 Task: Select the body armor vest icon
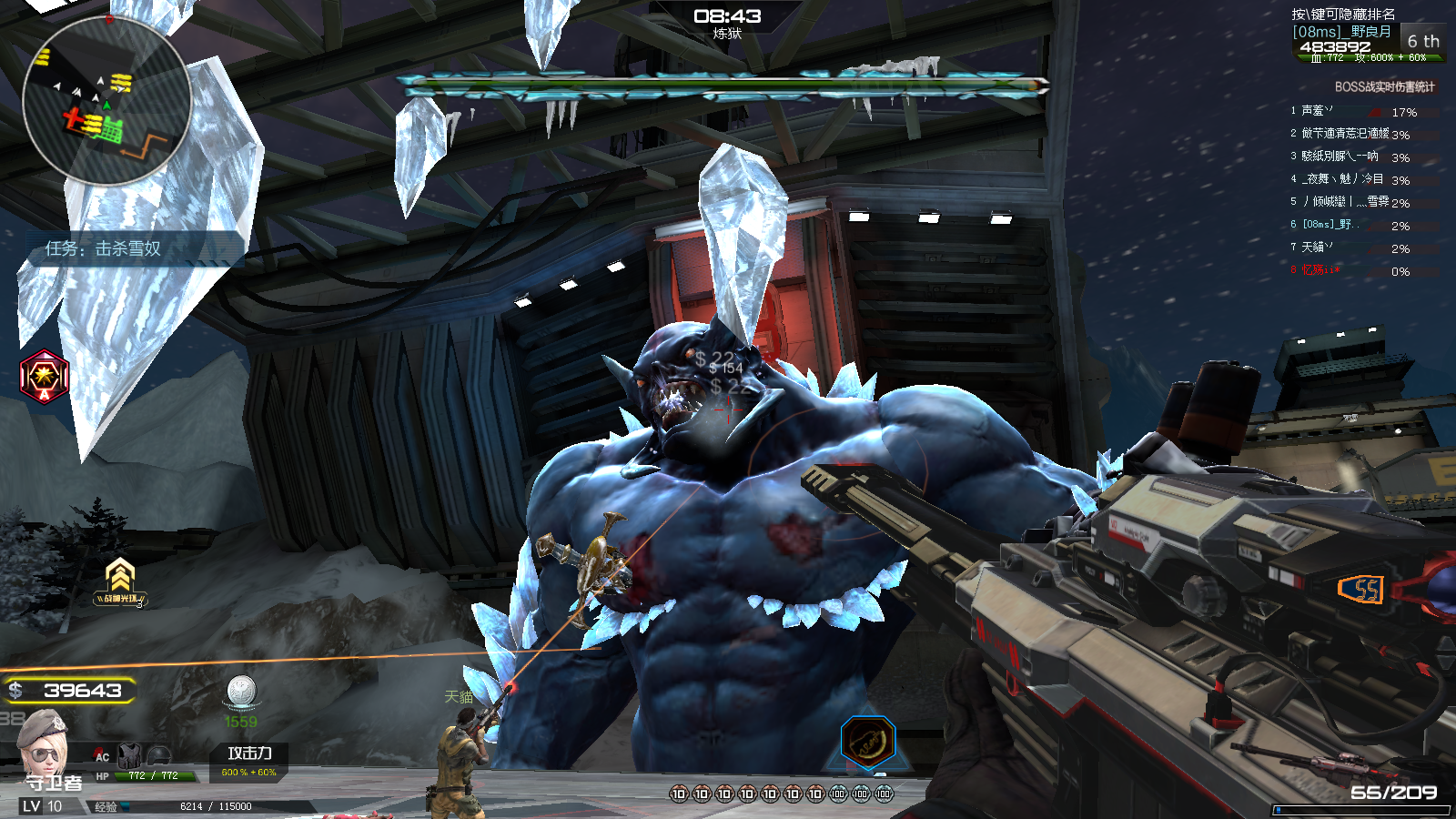[130, 754]
